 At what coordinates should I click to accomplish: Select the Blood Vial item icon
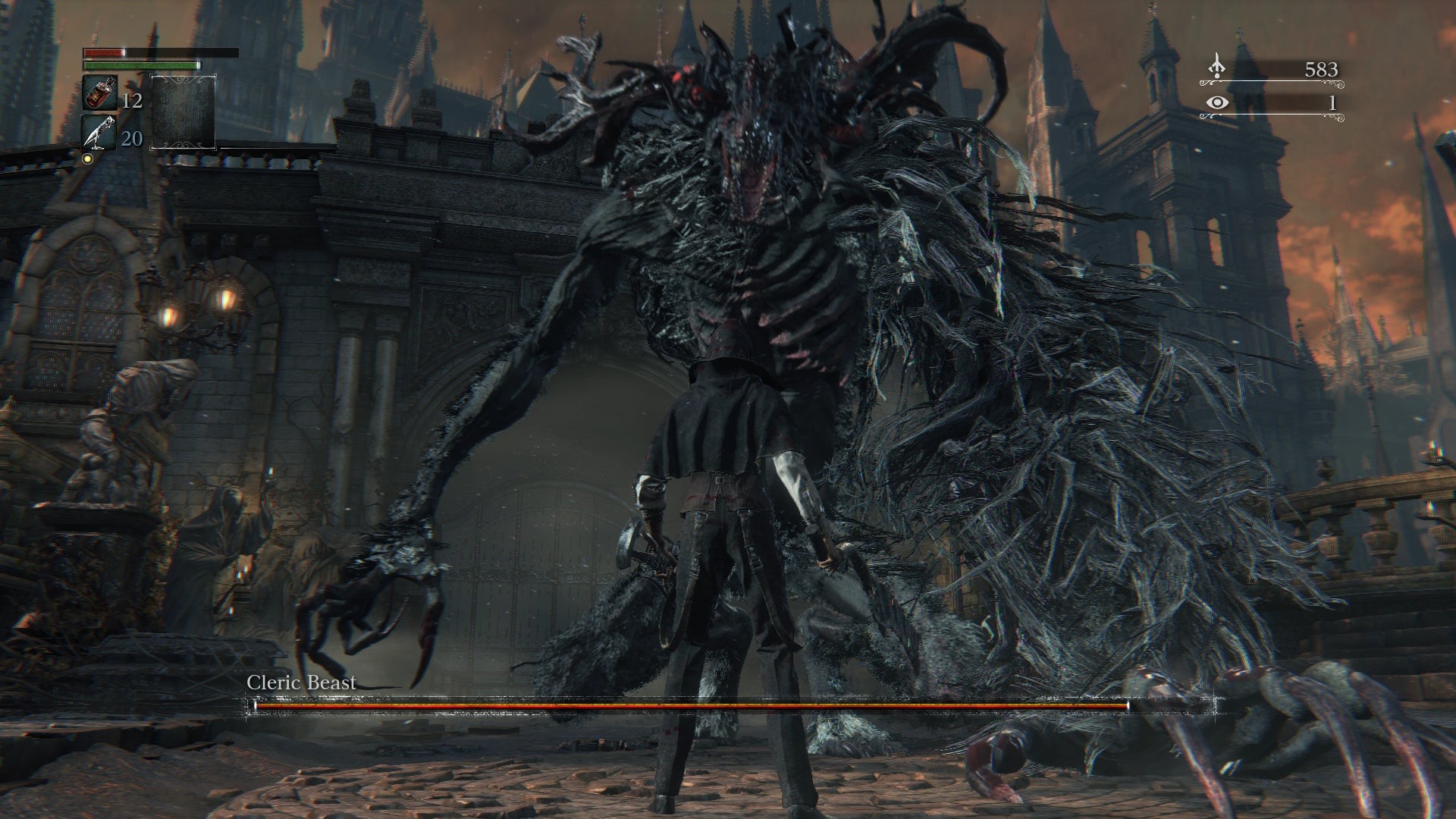click(99, 94)
